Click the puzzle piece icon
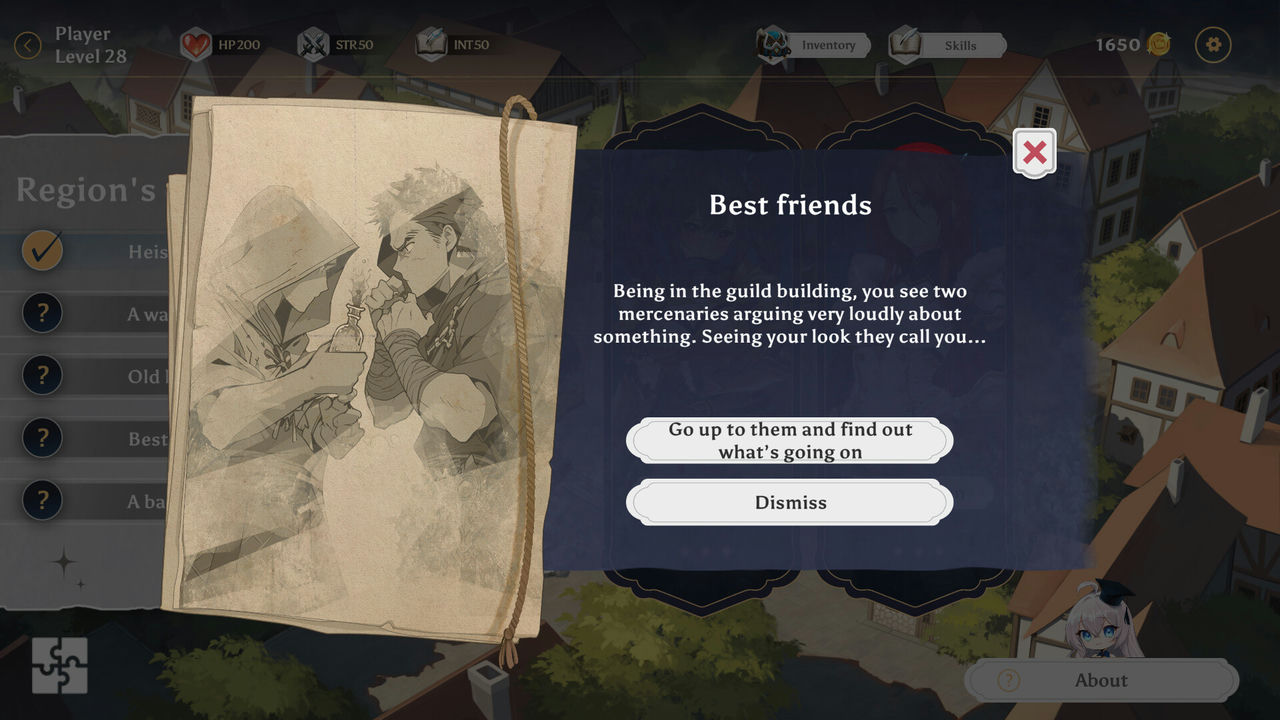The width and height of the screenshot is (1280, 720). coord(59,665)
